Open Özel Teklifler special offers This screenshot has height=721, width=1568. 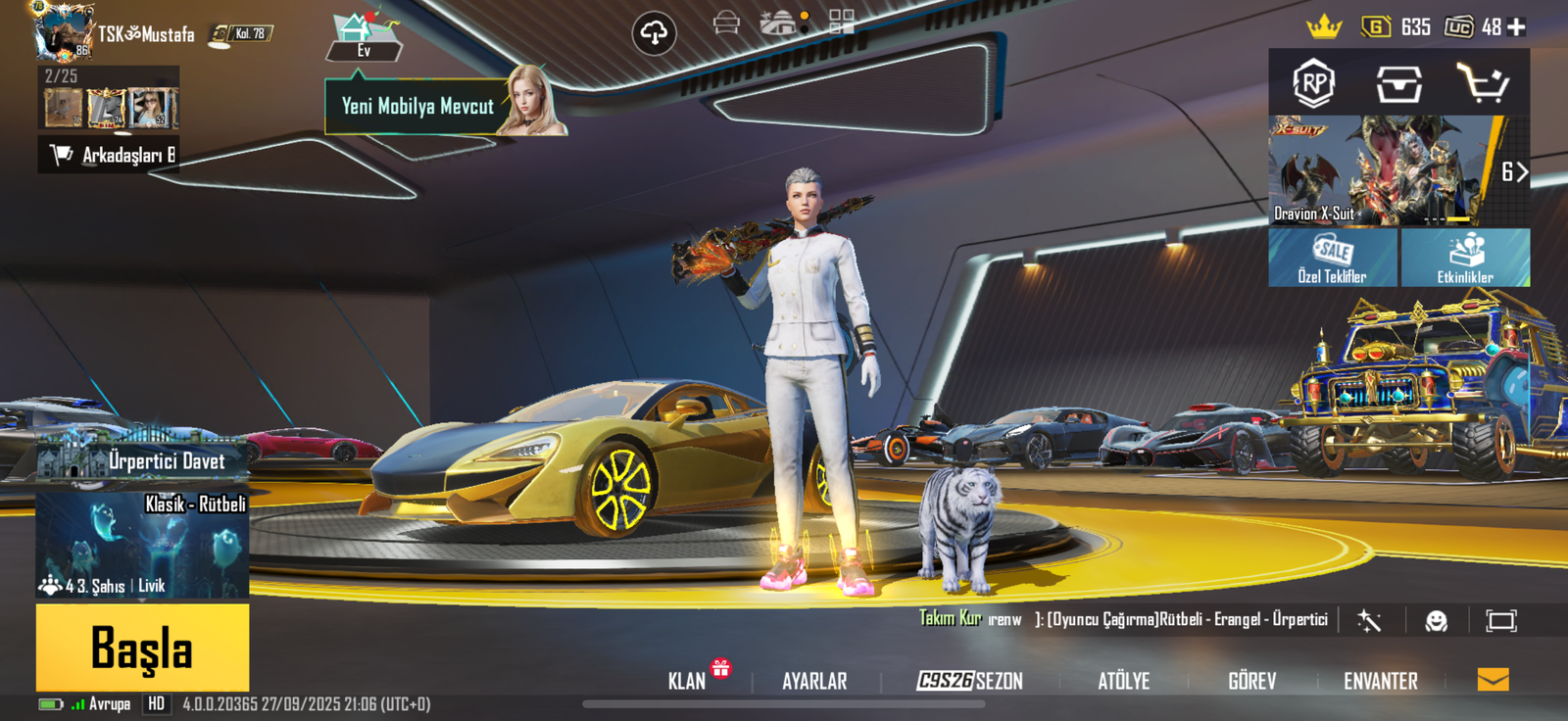click(x=1333, y=258)
